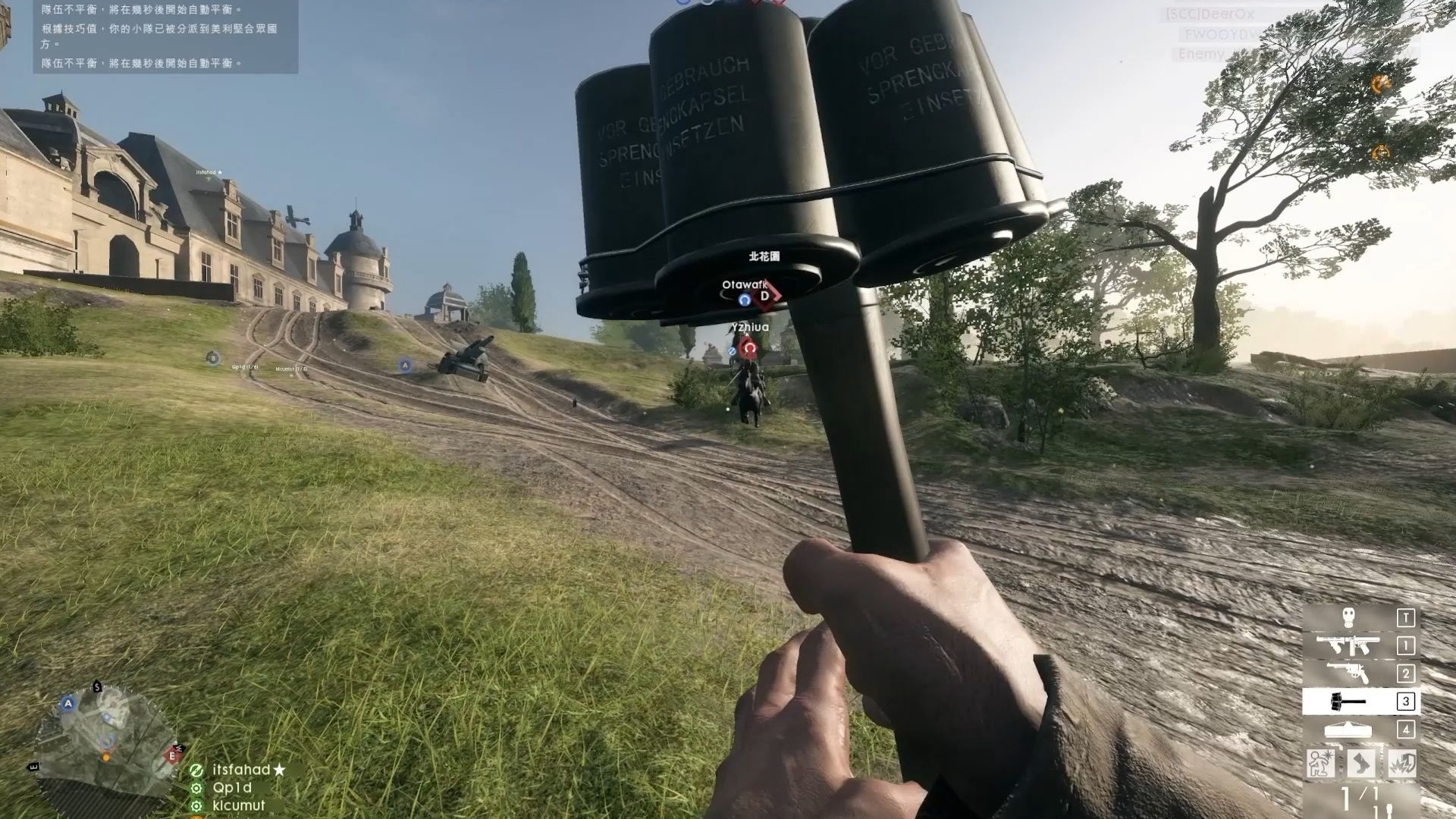Click the blue objective B world marker
The width and height of the screenshot is (1456, 819).
(x=213, y=358)
